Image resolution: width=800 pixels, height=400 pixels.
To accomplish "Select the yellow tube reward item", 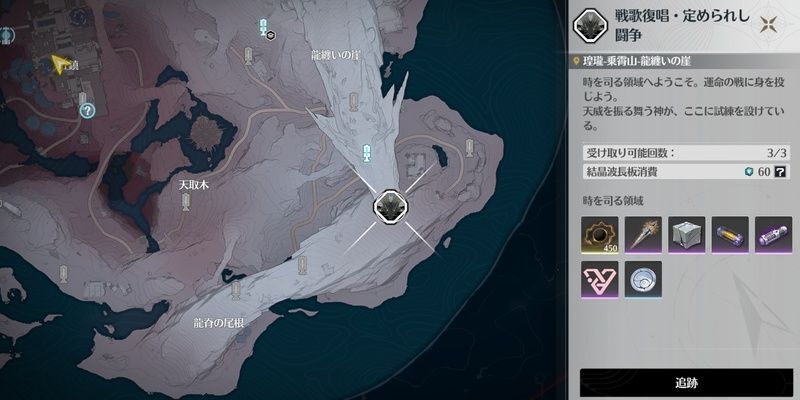I will tap(730, 236).
